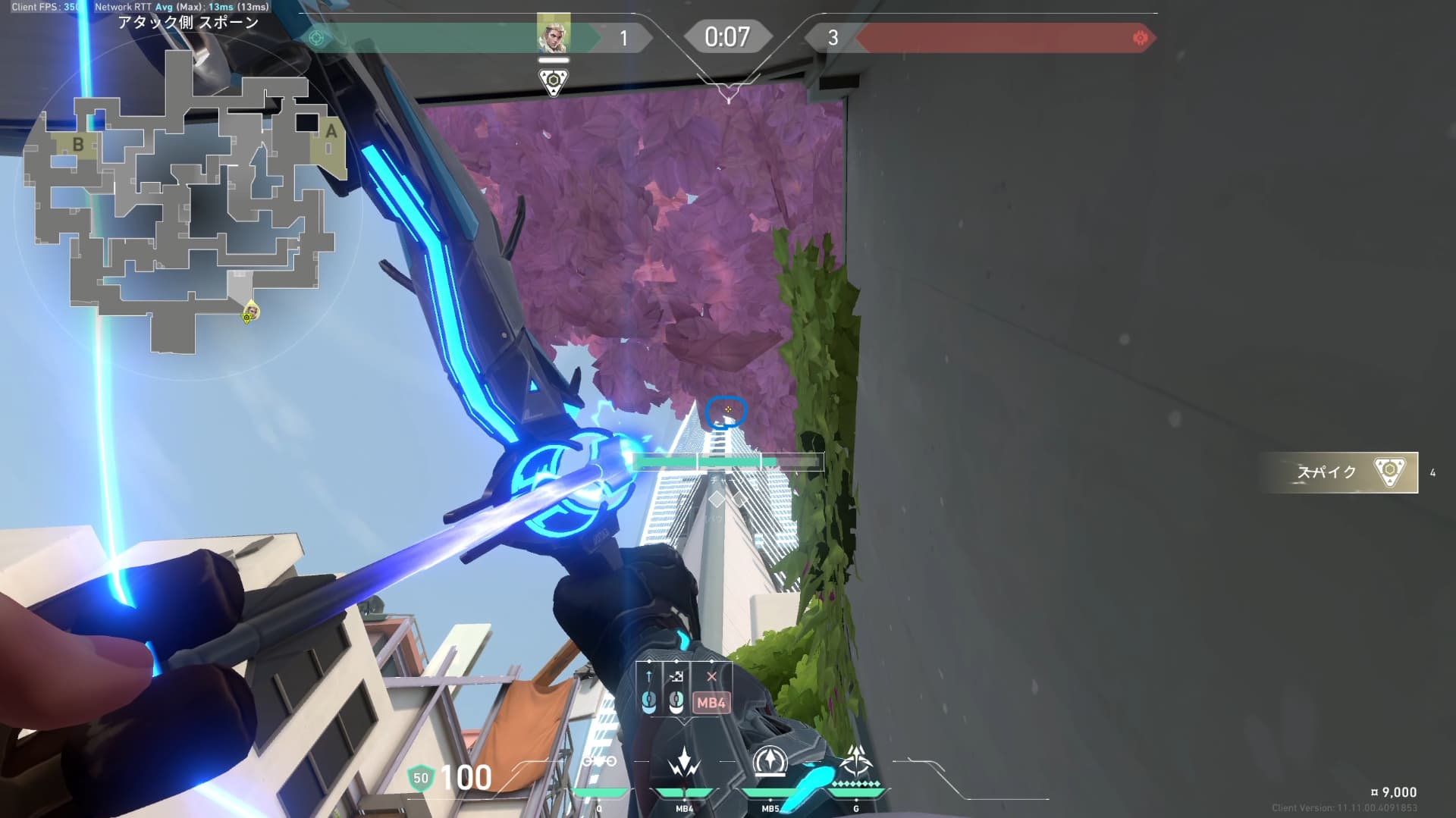Click the spike carrier icon below the portrait
Screen dimensions: 1456x818
pos(553,81)
